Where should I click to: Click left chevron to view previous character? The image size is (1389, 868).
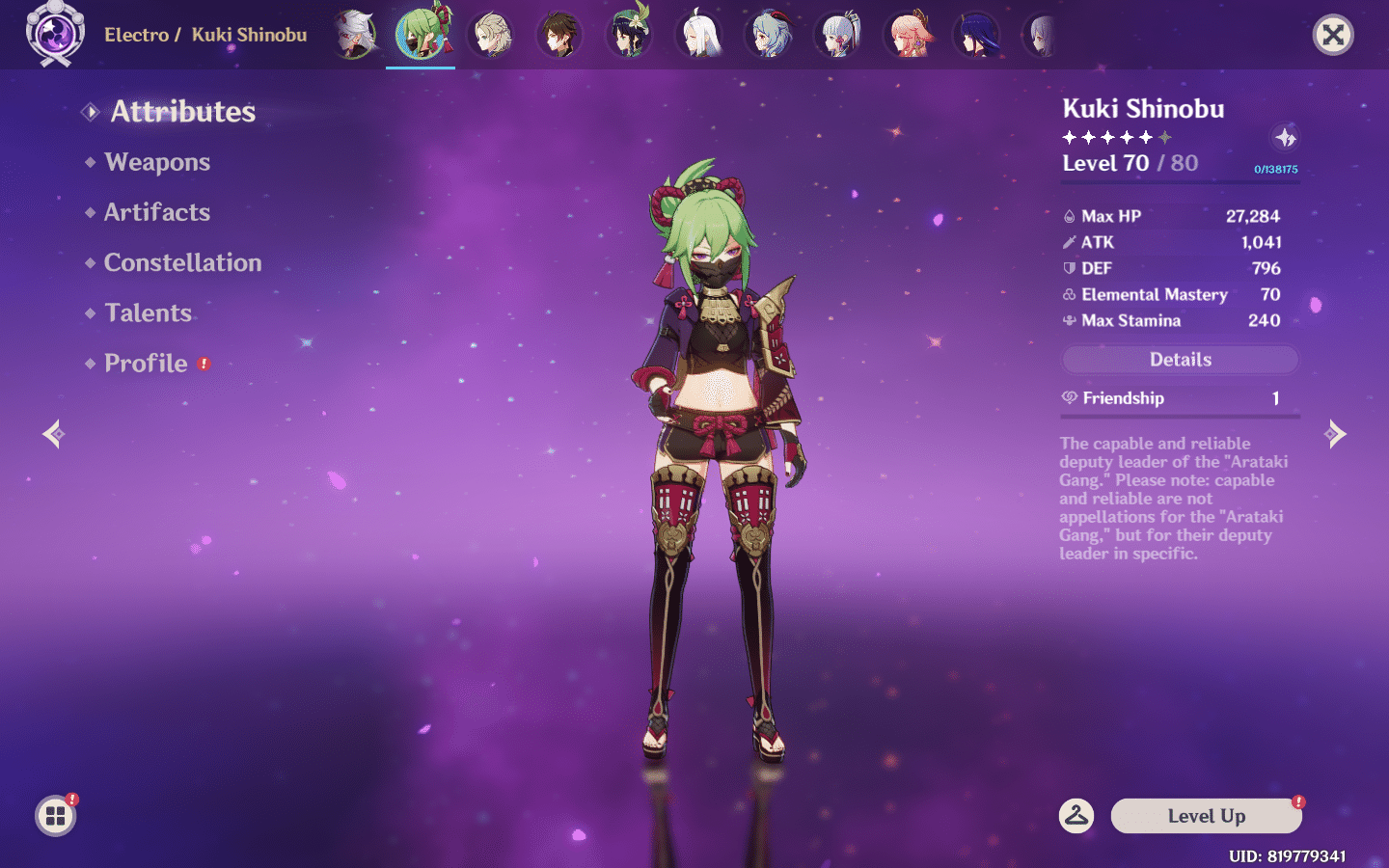tap(52, 434)
